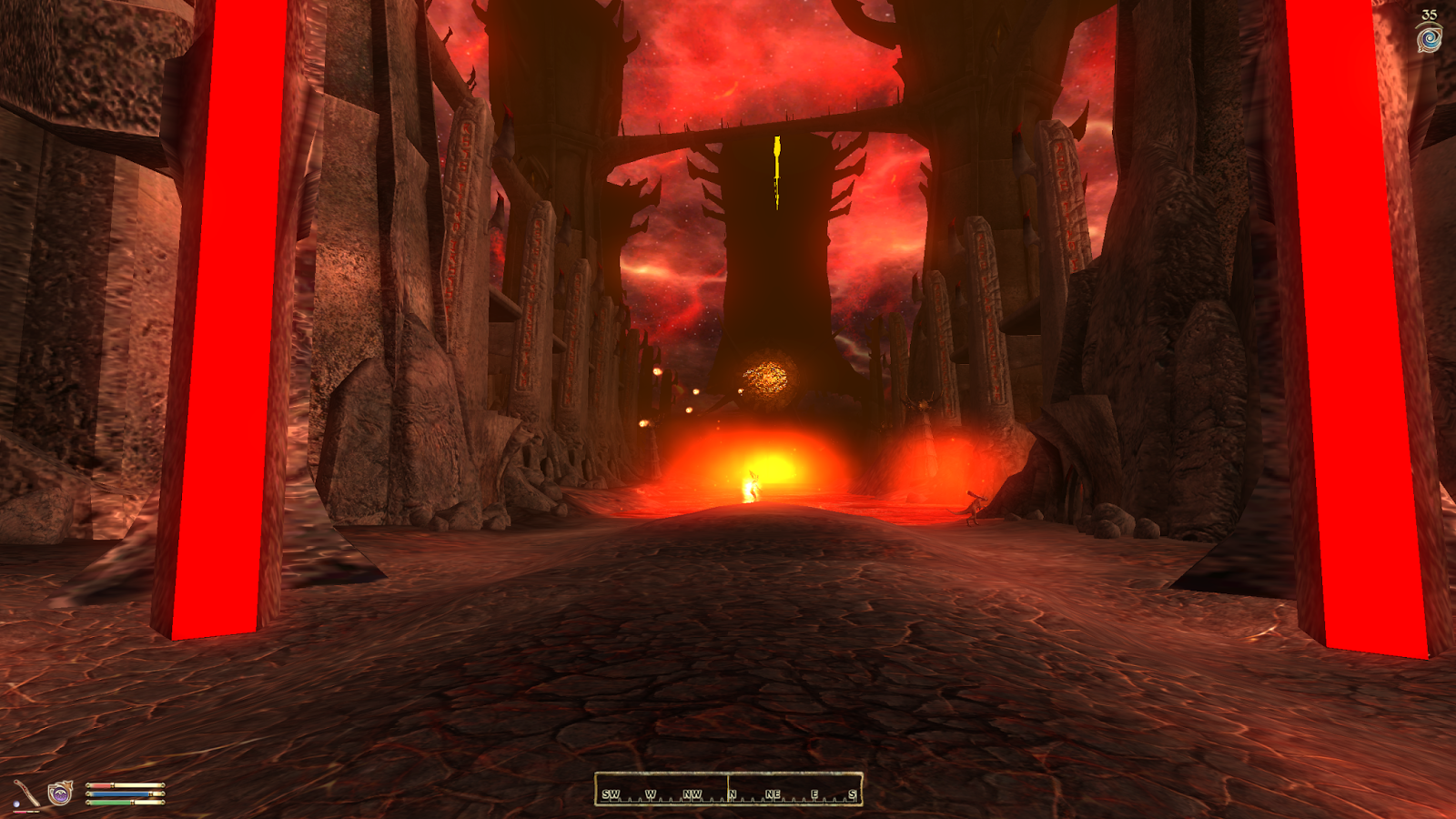Click the active effect icon under the 35 timer
This screenshot has width=1456, height=819.
tap(1428, 37)
